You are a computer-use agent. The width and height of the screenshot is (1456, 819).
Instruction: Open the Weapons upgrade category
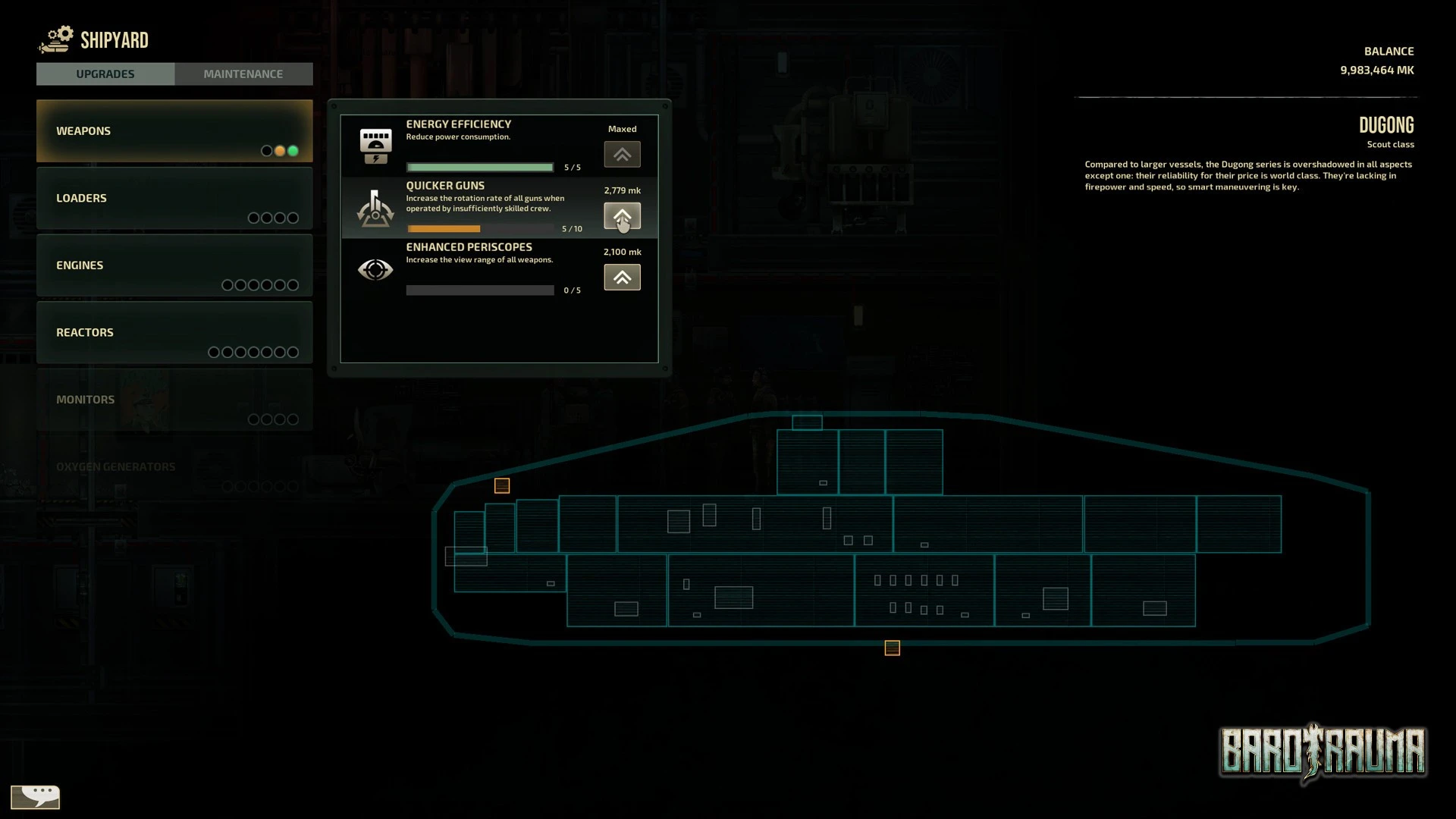174,131
